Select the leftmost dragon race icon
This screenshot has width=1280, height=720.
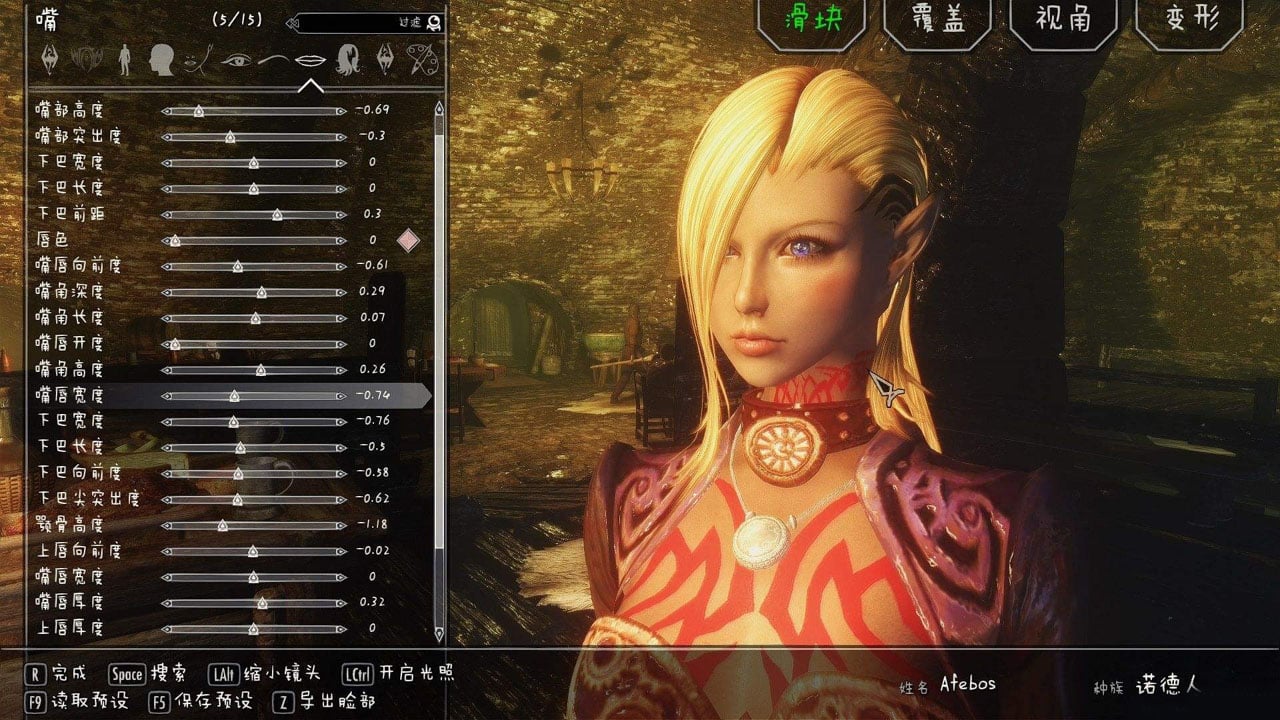(x=48, y=60)
